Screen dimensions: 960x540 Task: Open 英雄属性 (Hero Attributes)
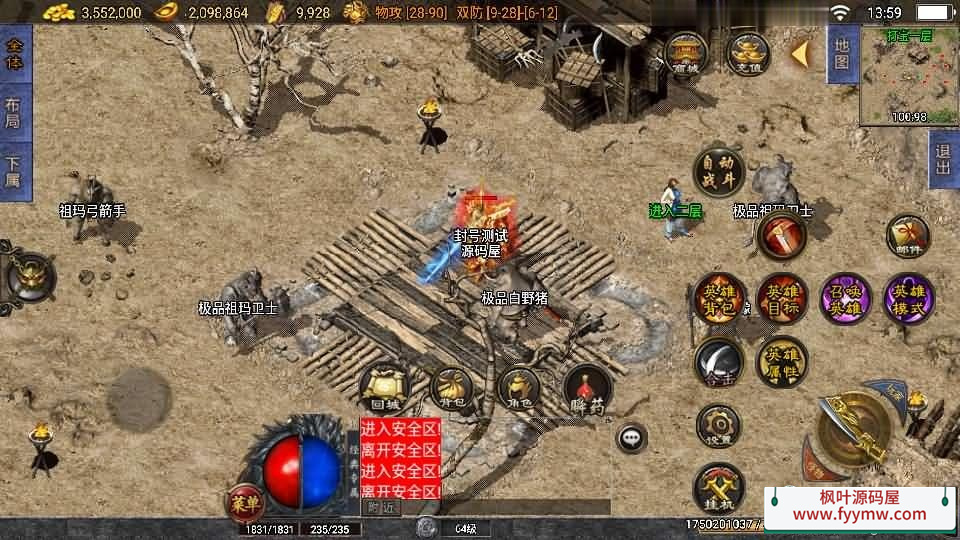tap(781, 361)
